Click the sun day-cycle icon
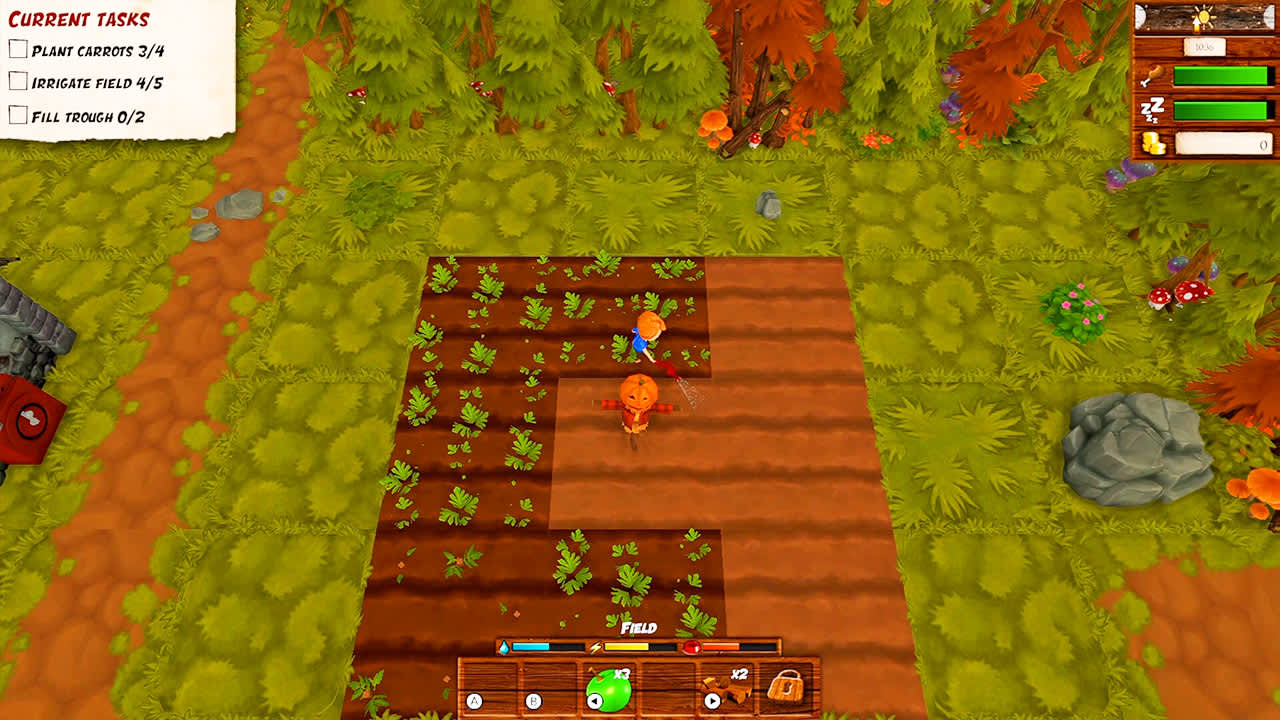The height and width of the screenshot is (720, 1280). pos(1204,15)
